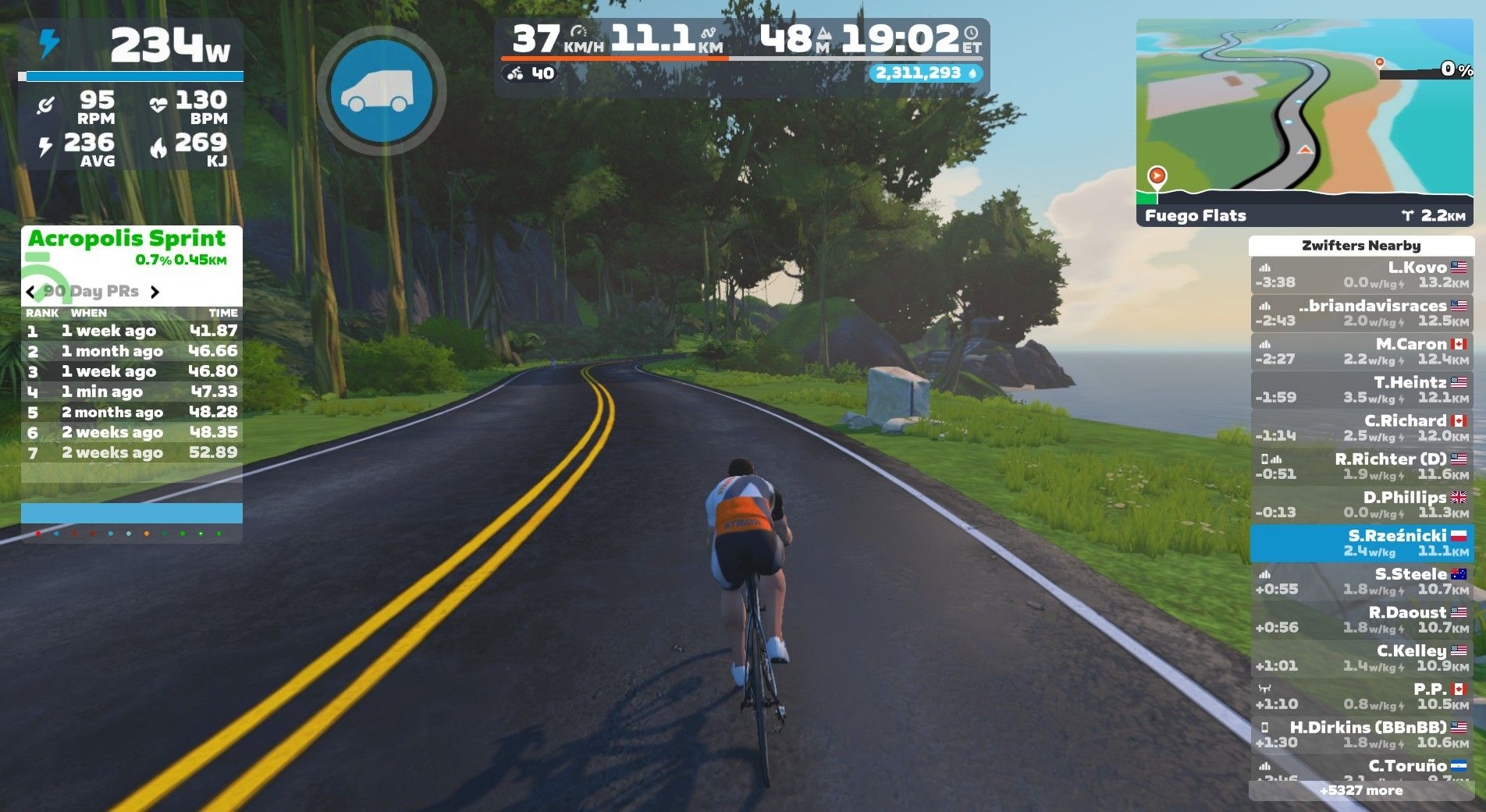Choose M.Caron in the nearby riders
Image resolution: width=1486 pixels, height=812 pixels.
(x=1361, y=351)
